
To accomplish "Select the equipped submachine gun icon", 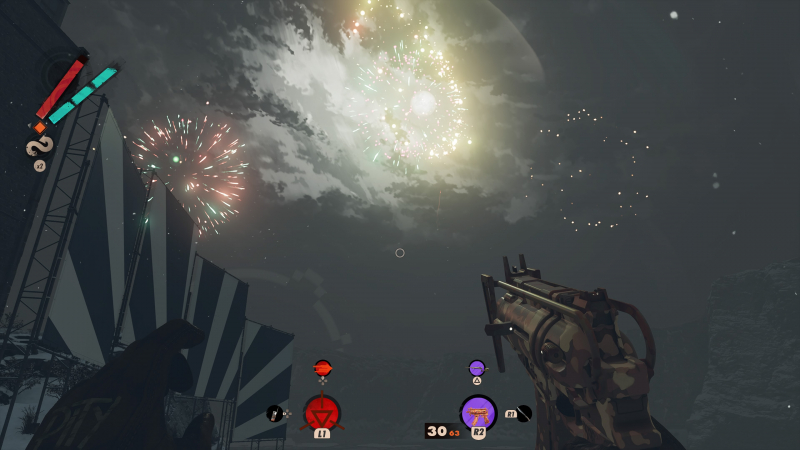I will click(478, 411).
